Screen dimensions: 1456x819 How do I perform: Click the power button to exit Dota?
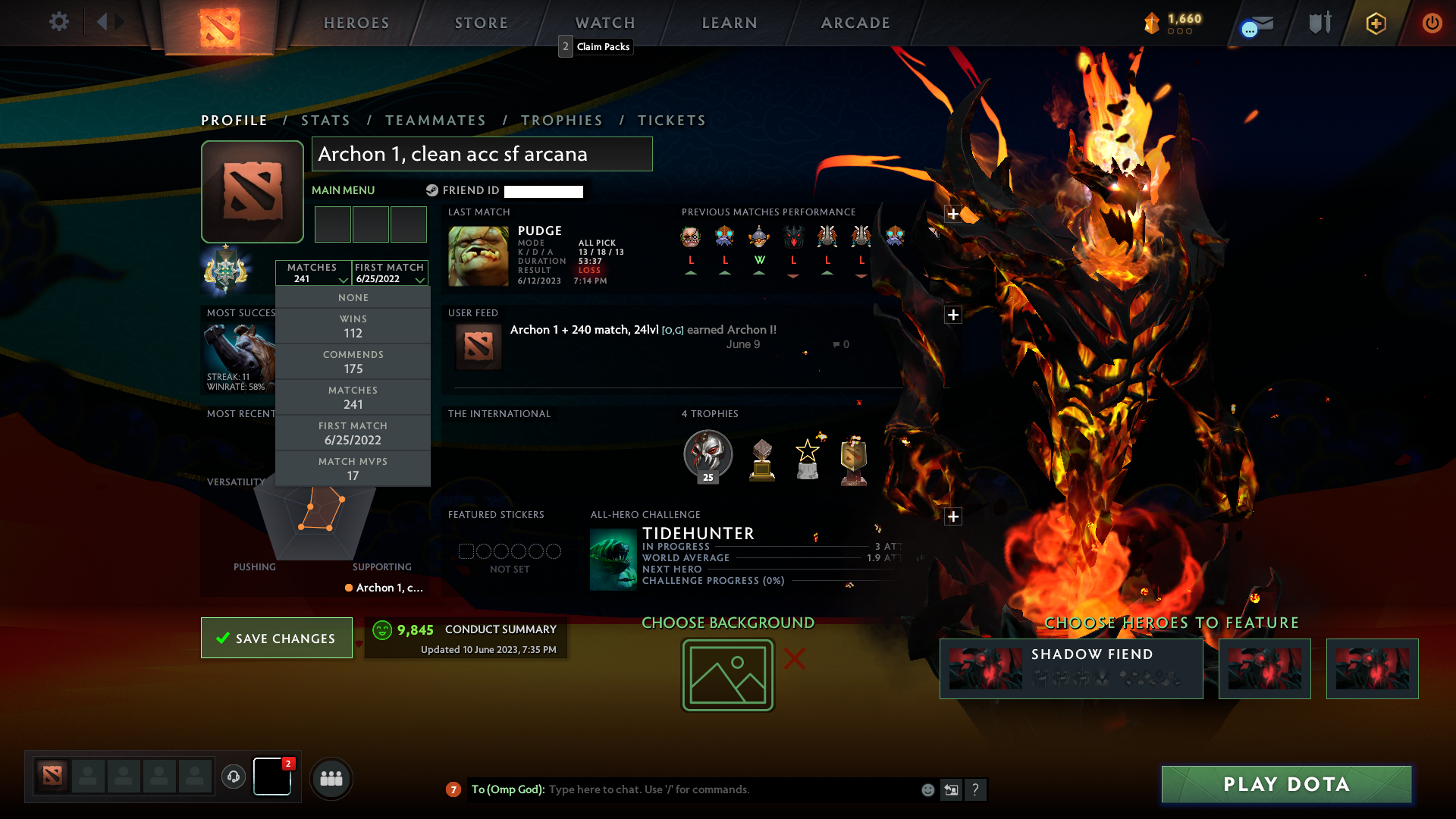1432,22
